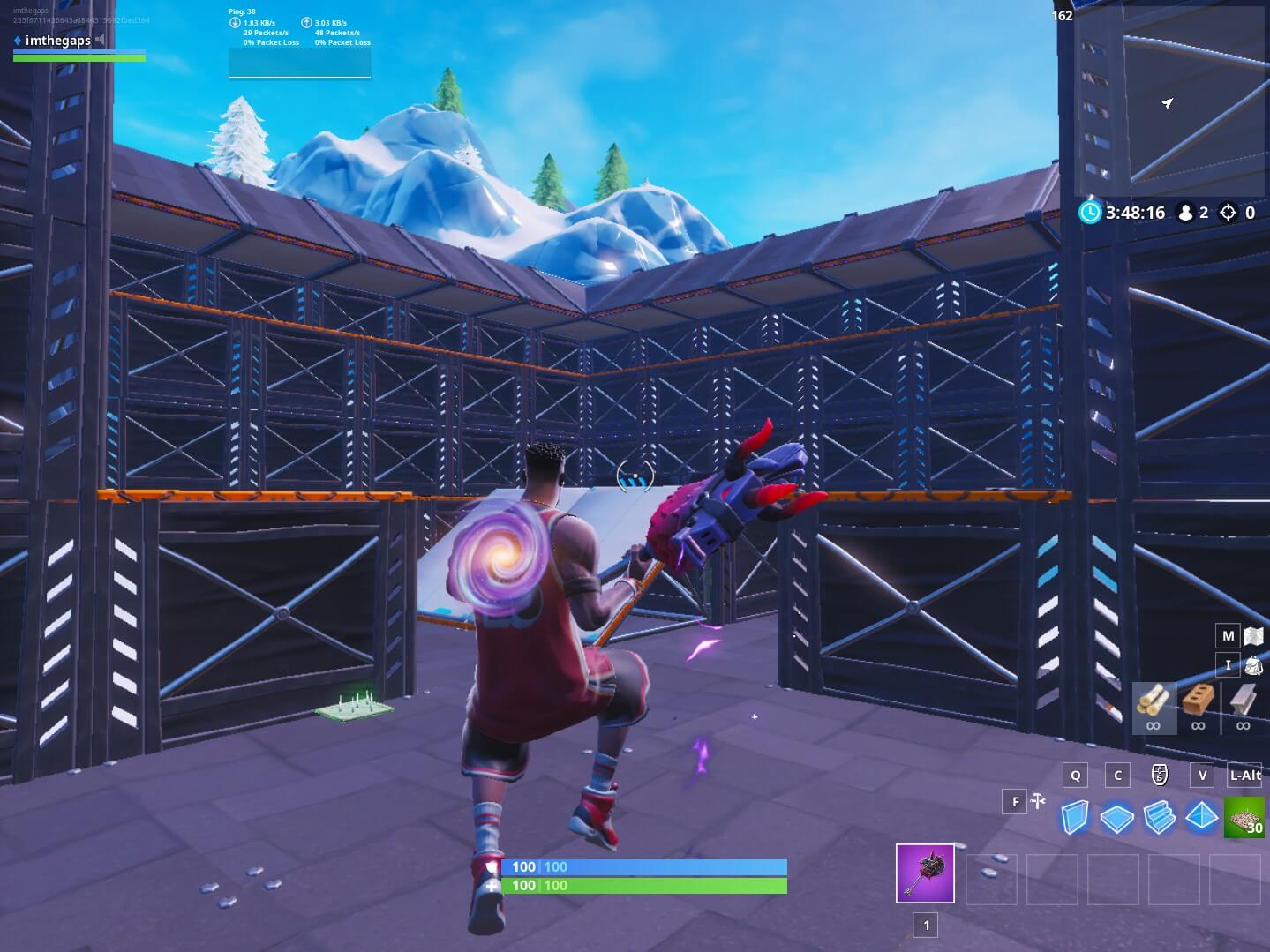Click the L-Alt keybind button
Image resolution: width=1270 pixels, height=952 pixels.
(x=1244, y=776)
